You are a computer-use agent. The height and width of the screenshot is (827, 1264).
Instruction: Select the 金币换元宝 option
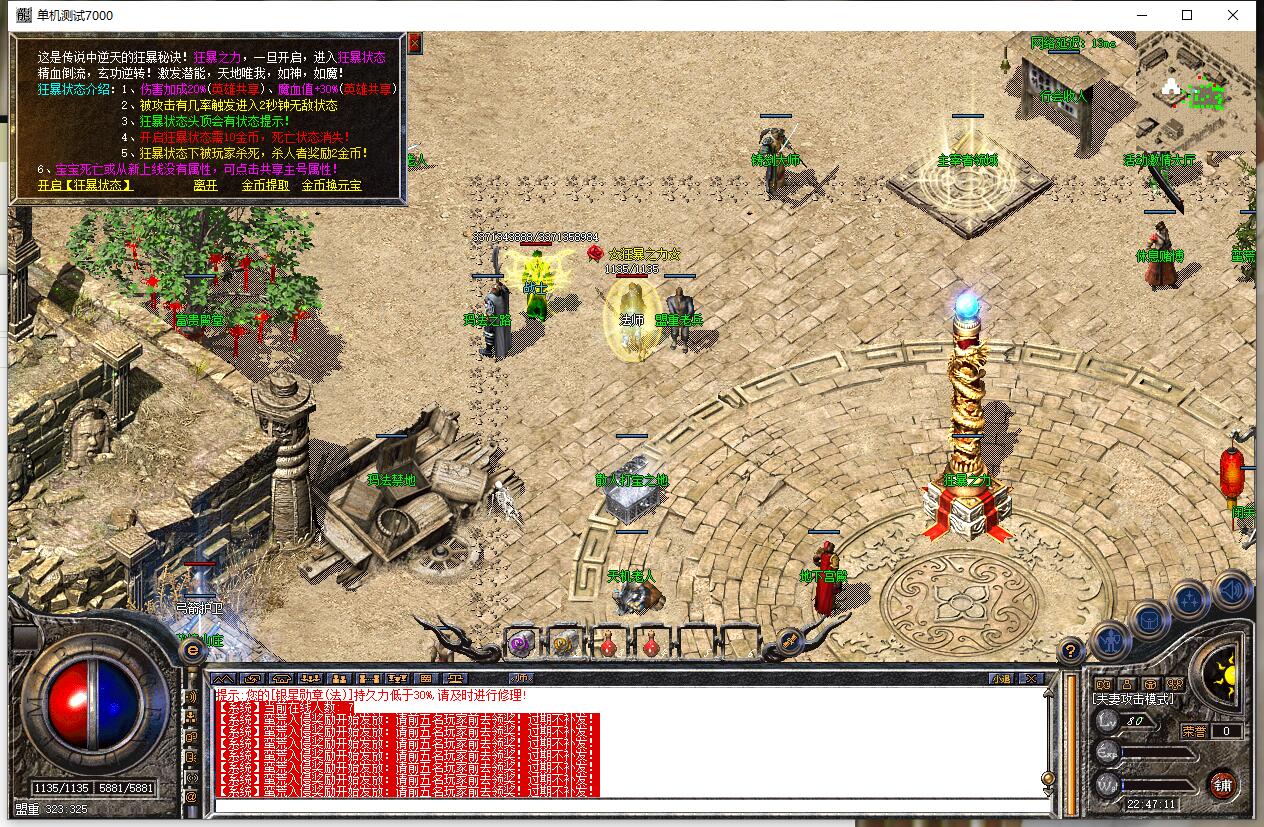332,185
